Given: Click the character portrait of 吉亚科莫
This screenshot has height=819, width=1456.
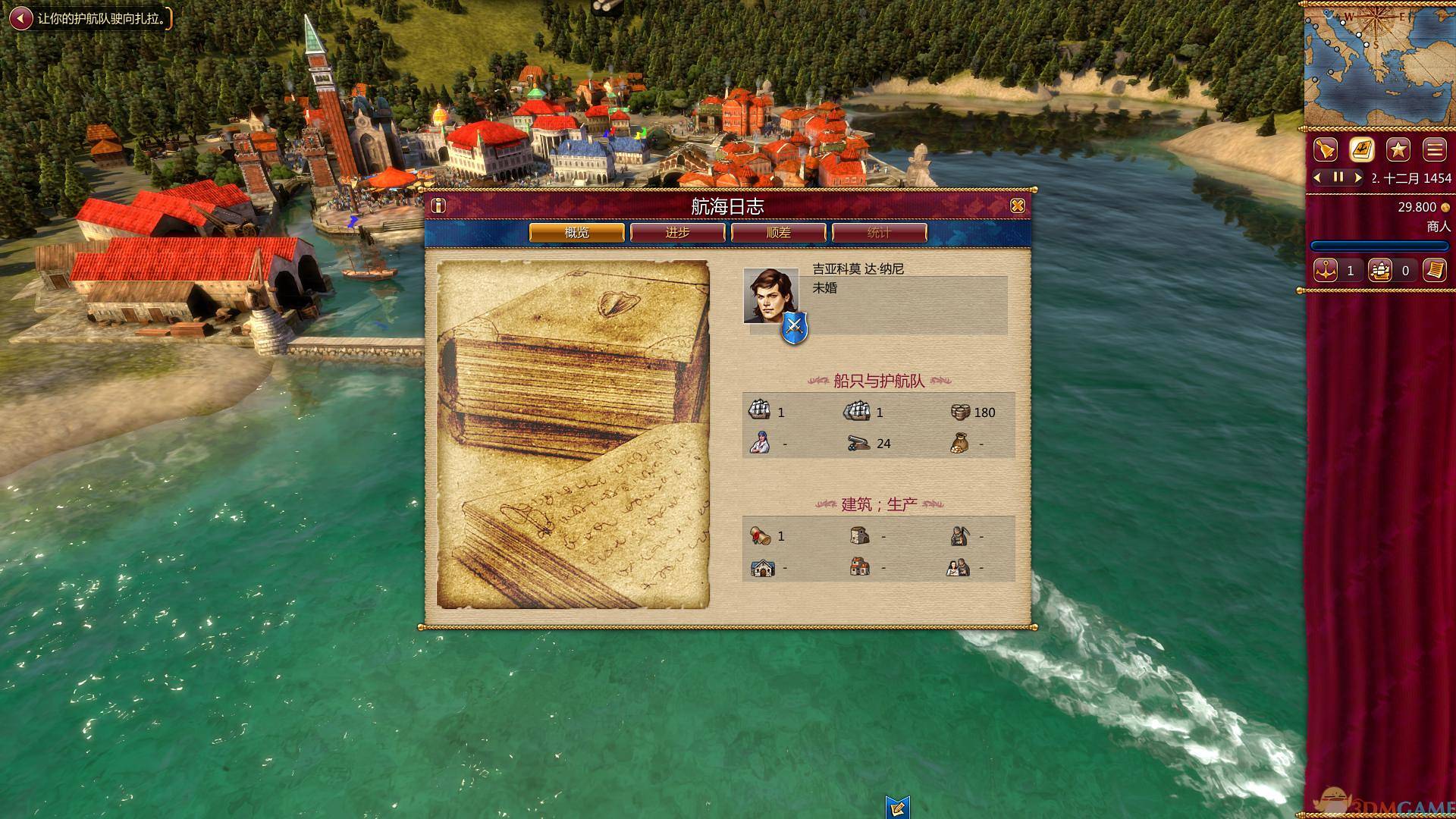Looking at the screenshot, I should click(x=770, y=297).
